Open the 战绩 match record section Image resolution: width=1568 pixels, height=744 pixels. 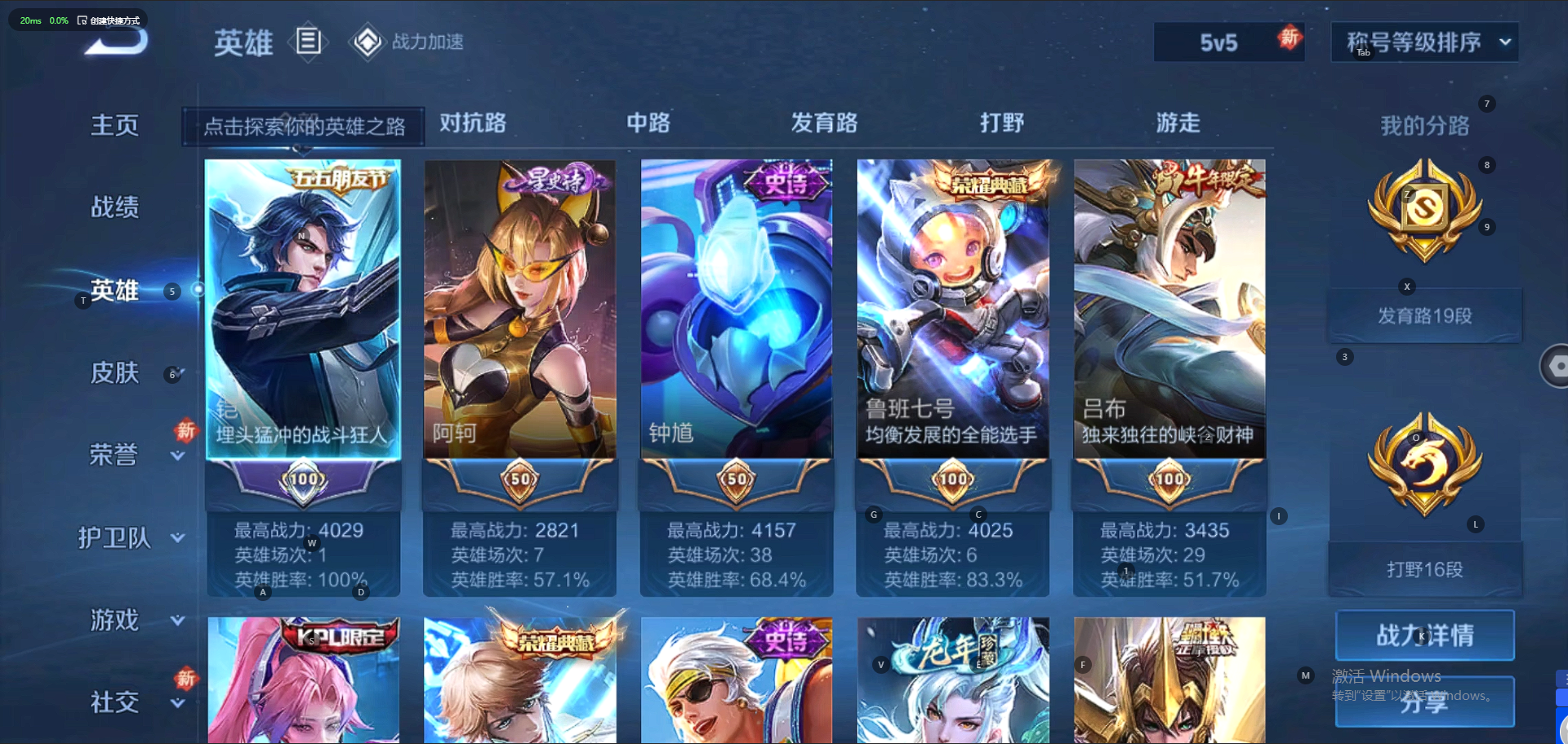pyautogui.click(x=114, y=207)
